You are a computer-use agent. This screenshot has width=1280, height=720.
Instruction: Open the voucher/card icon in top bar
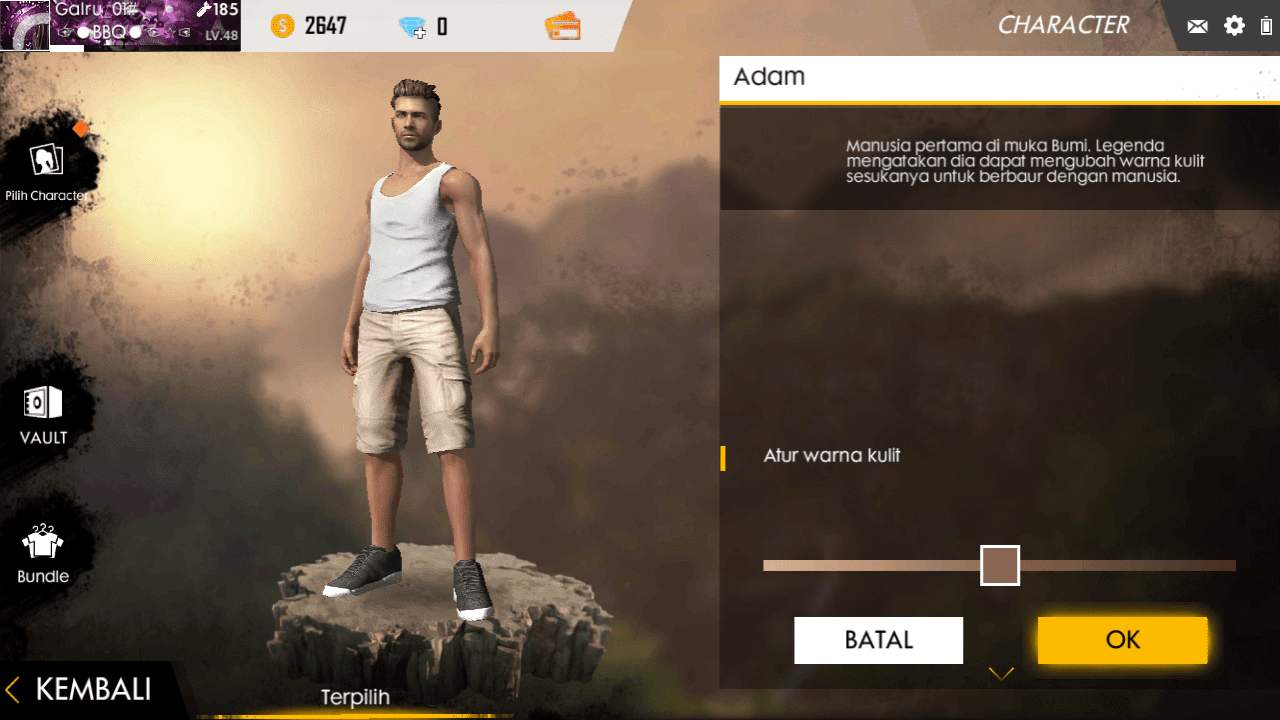click(562, 25)
